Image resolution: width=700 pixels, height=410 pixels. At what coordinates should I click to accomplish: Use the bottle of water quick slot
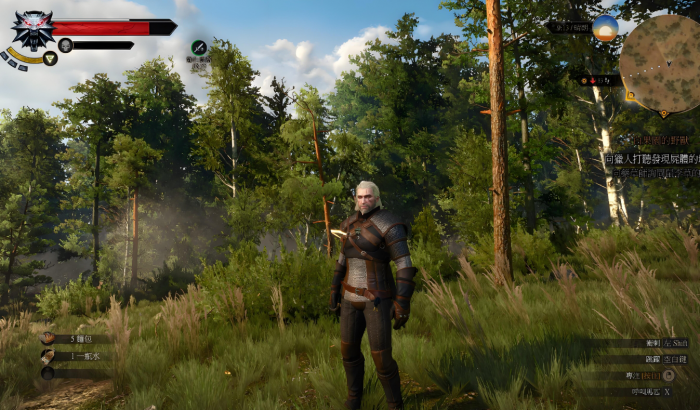(49, 356)
